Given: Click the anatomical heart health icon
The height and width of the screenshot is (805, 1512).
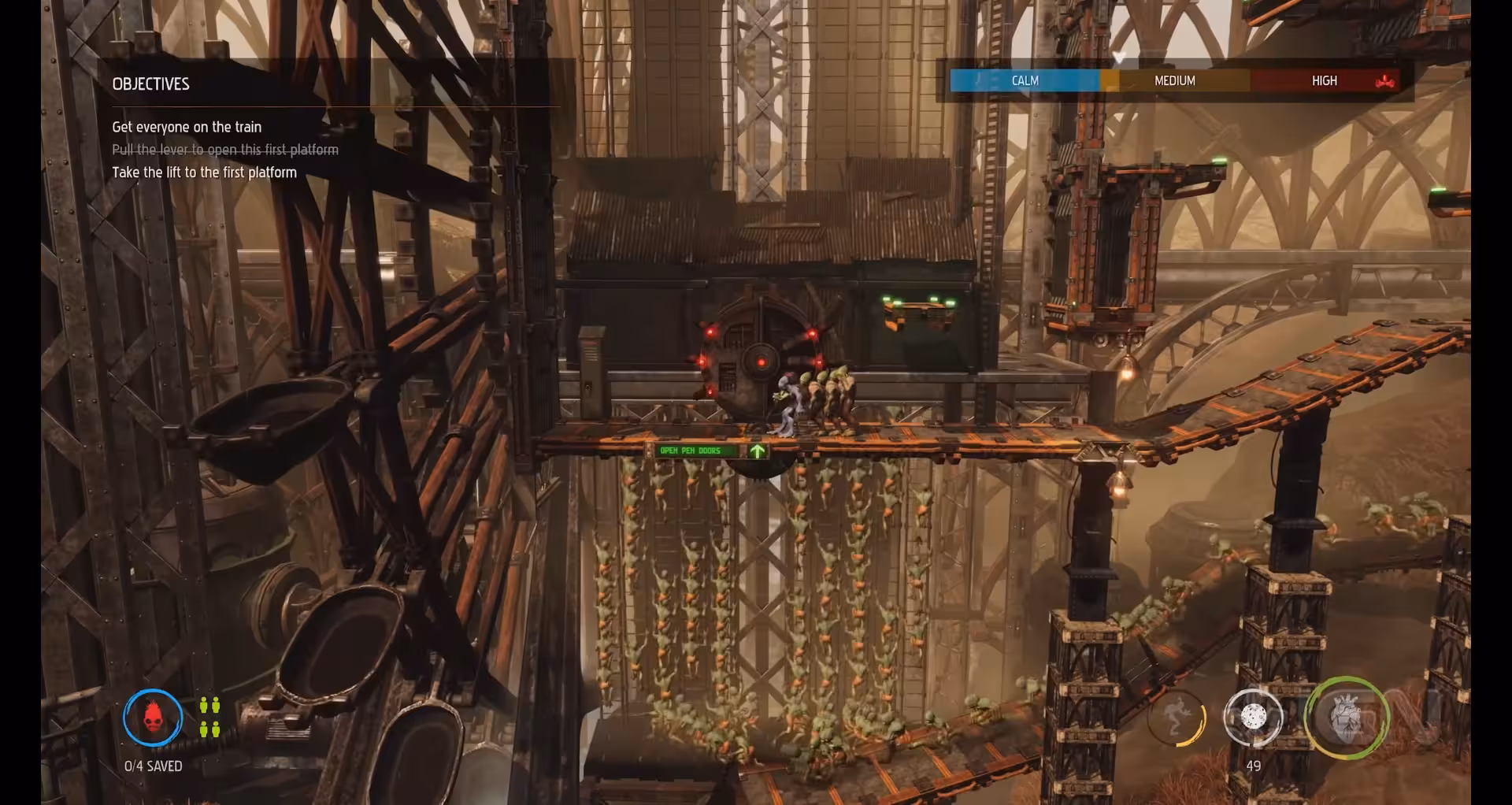Looking at the screenshot, I should pyautogui.click(x=1345, y=718).
